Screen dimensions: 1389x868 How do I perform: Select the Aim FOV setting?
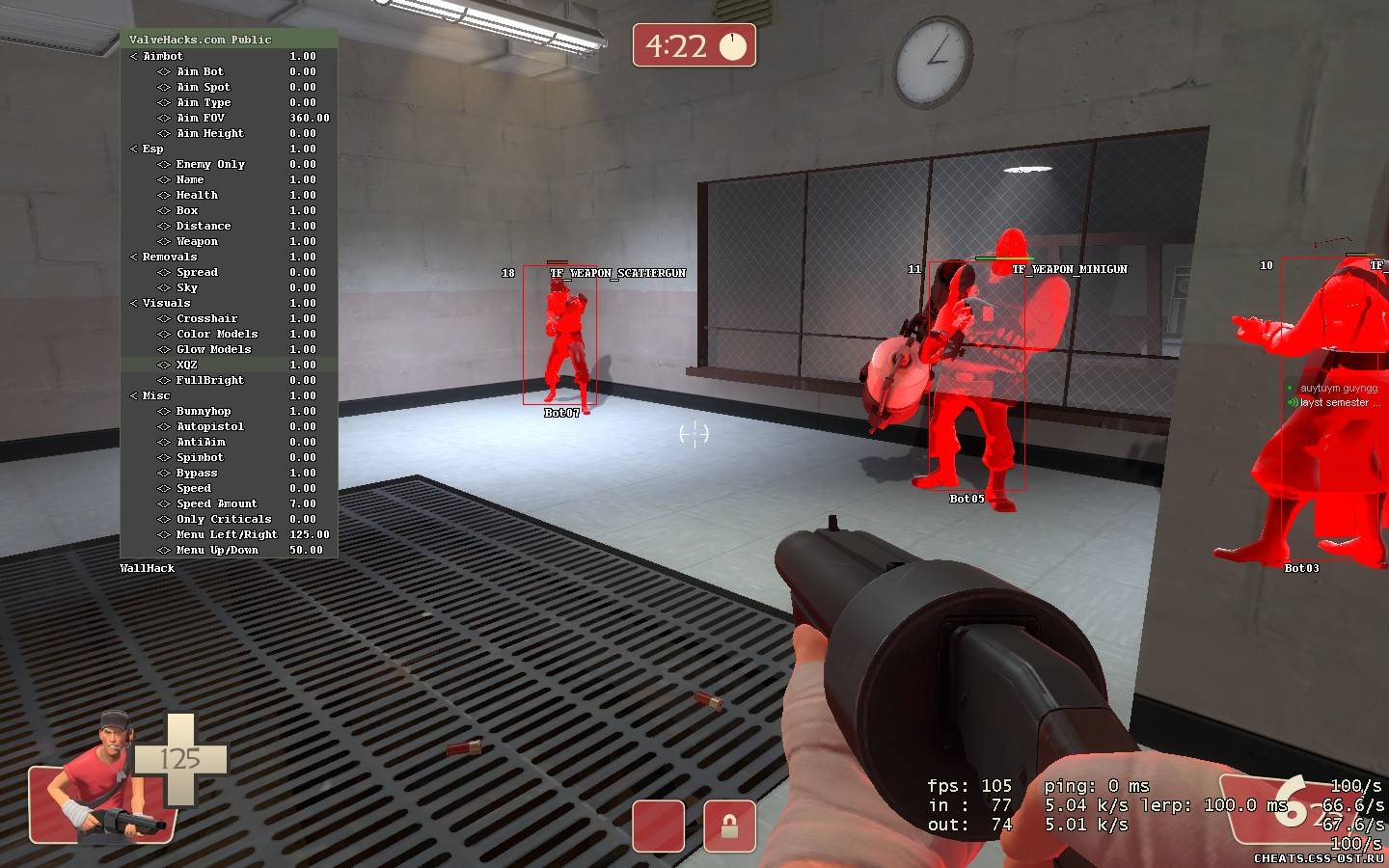pos(200,118)
